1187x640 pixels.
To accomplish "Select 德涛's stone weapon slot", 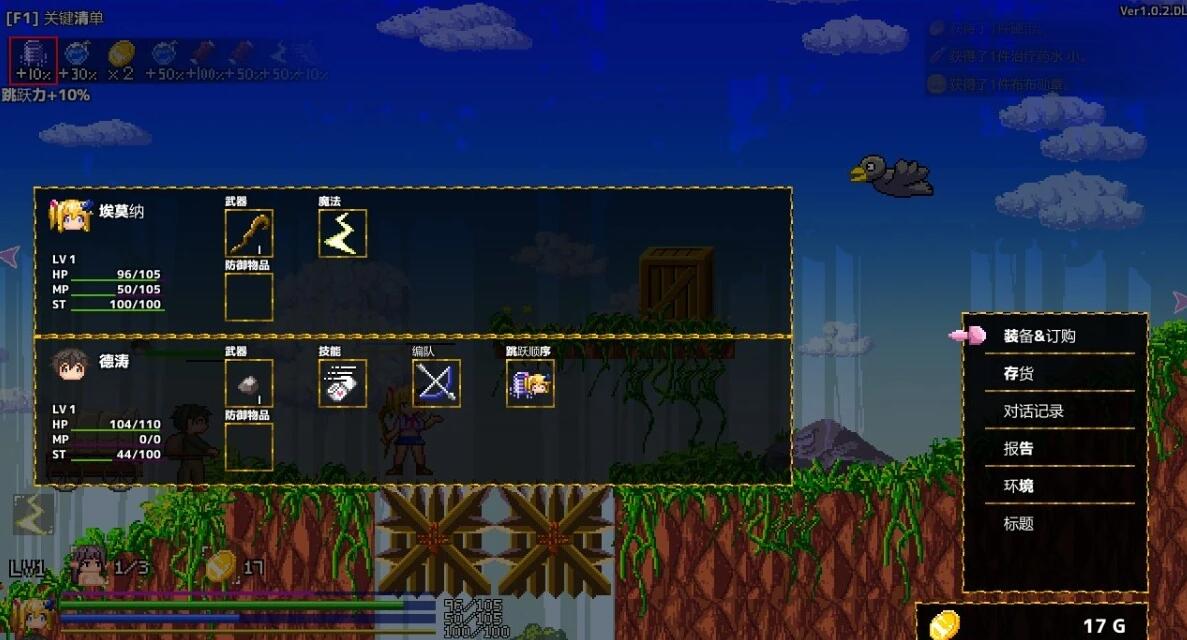I will (x=249, y=383).
